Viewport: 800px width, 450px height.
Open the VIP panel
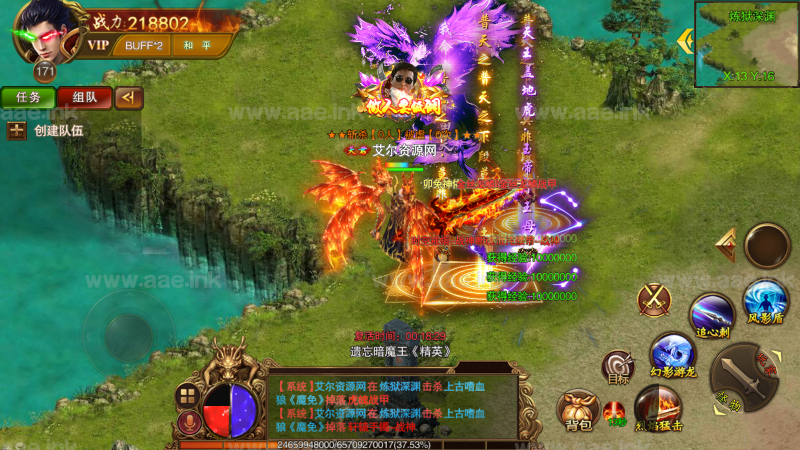click(98, 45)
